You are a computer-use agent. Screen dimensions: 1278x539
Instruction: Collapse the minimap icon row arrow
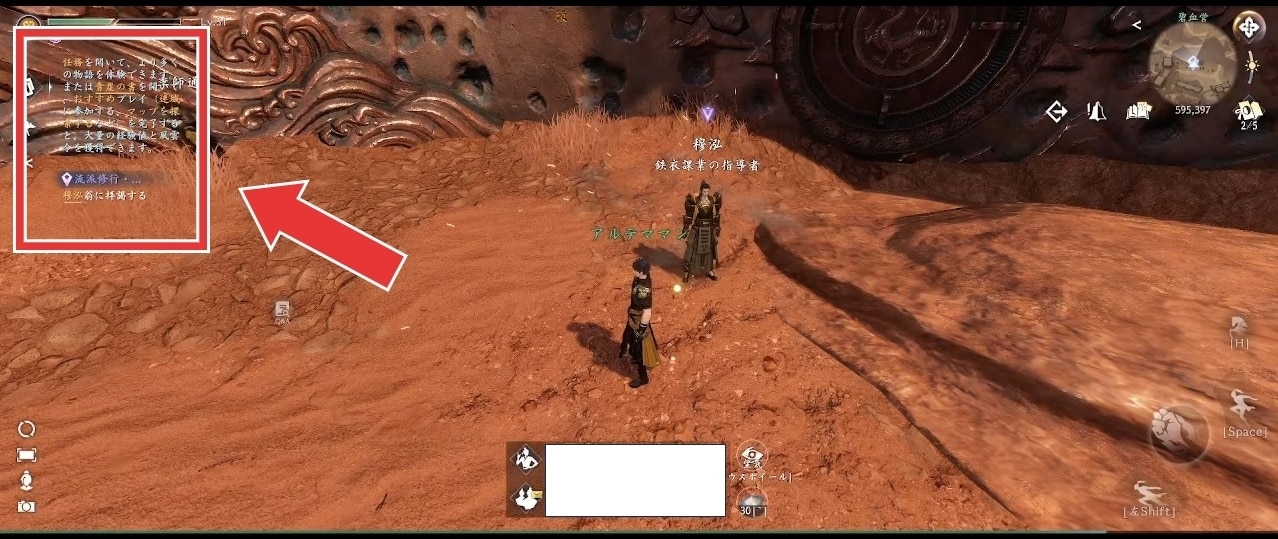1136,26
